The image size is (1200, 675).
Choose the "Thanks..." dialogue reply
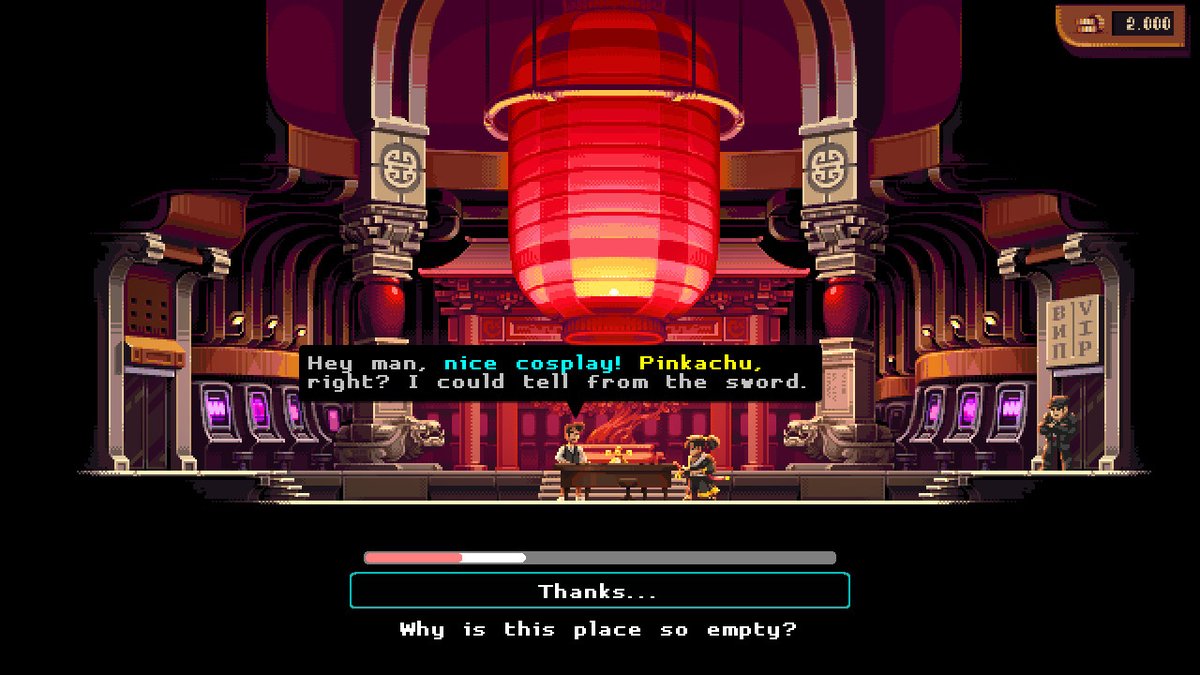[599, 591]
